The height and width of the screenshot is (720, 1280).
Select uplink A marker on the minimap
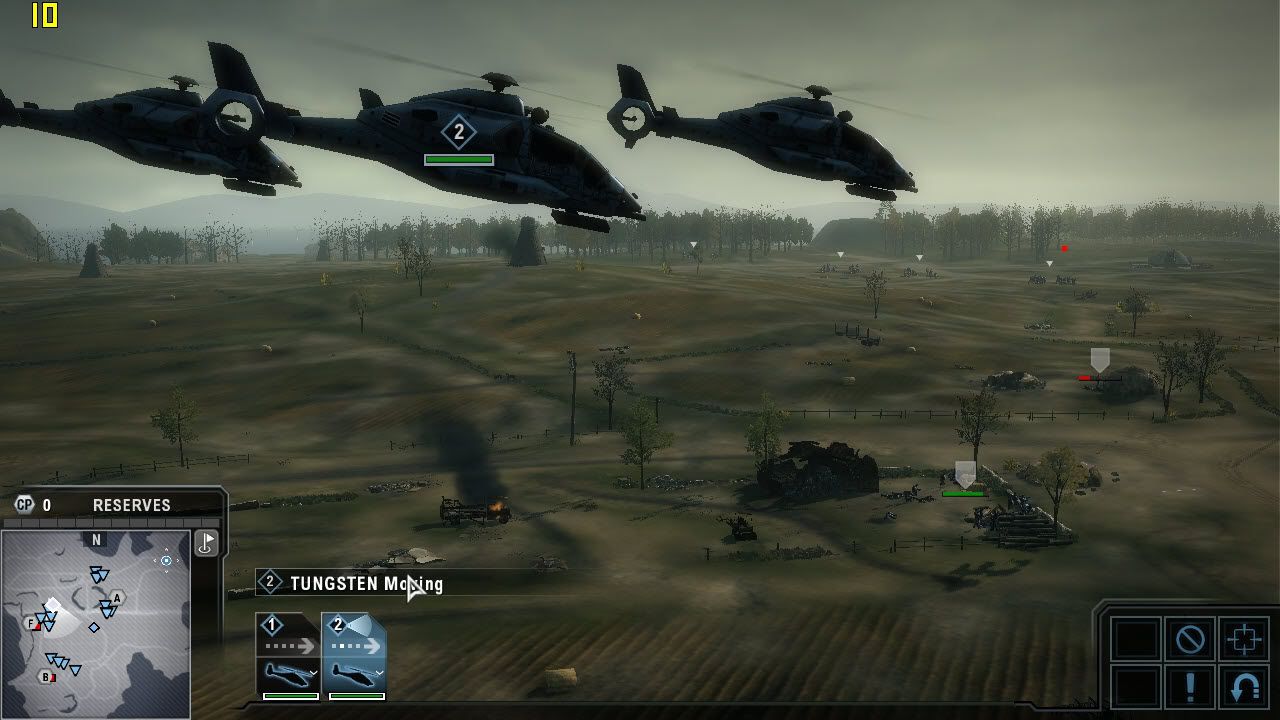[x=117, y=598]
